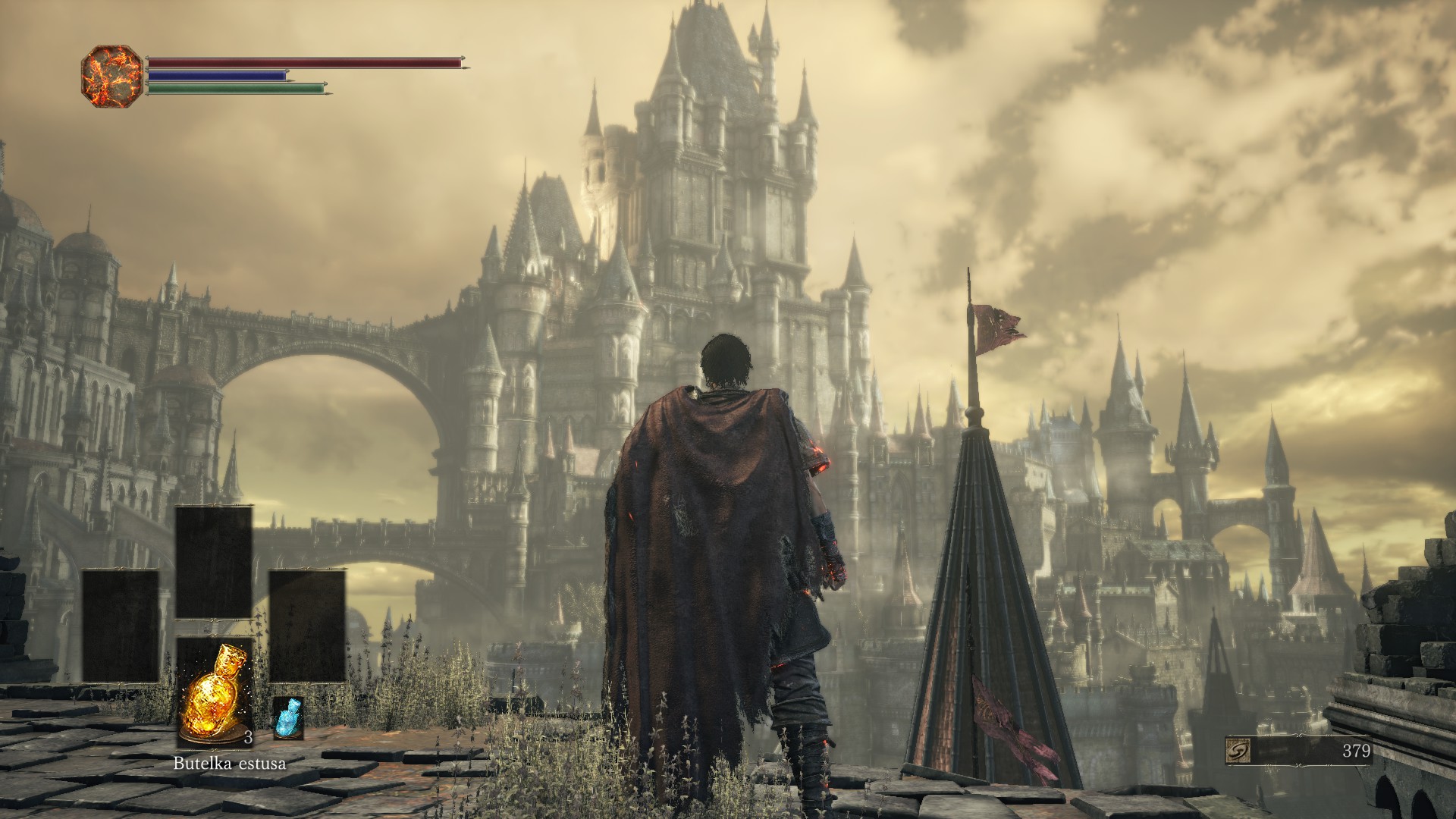Select the Estus Flask quick item slot

point(214,692)
